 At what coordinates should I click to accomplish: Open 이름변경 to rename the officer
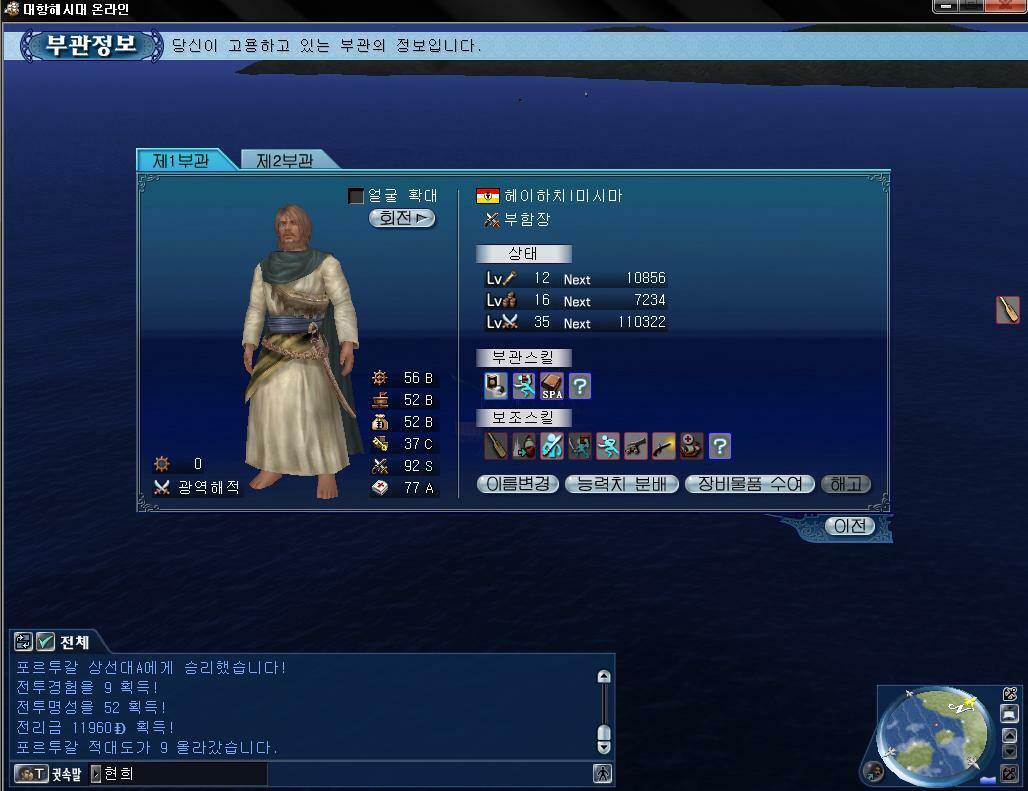point(518,484)
